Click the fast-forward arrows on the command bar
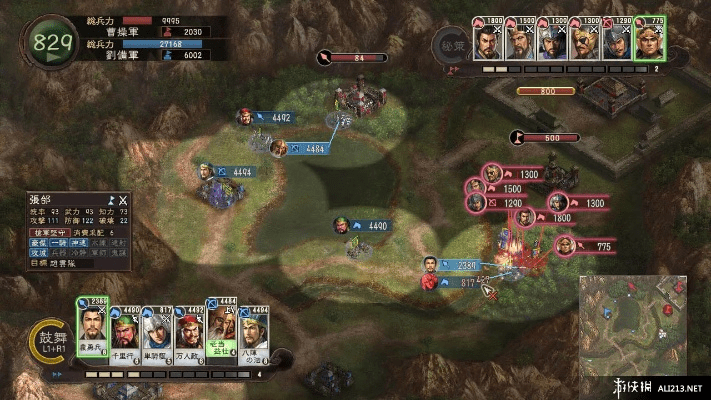This screenshot has height=400, width=711. pyautogui.click(x=58, y=375)
